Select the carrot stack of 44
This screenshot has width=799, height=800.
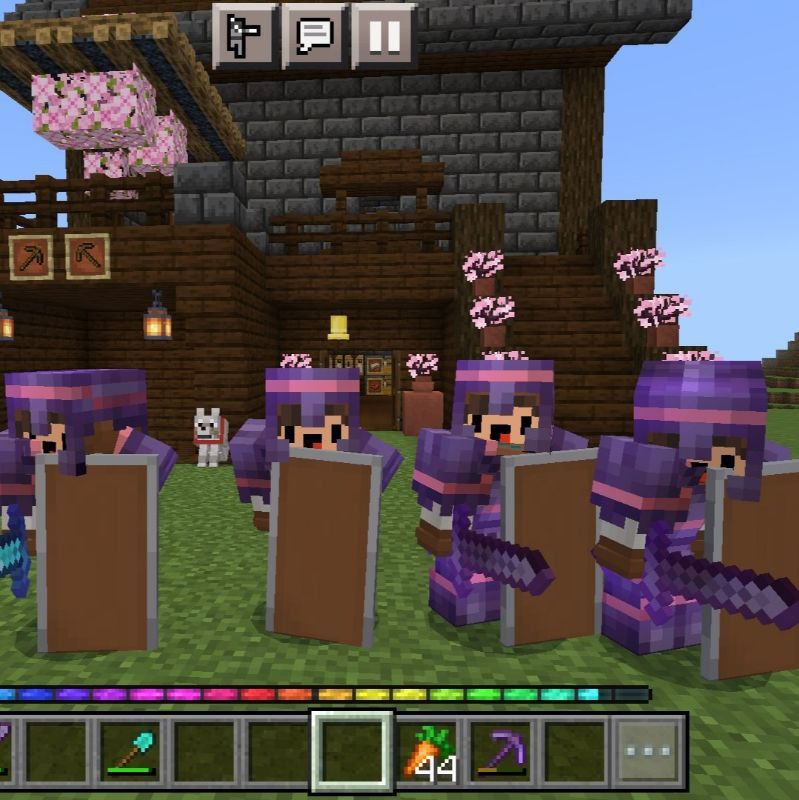pos(428,751)
